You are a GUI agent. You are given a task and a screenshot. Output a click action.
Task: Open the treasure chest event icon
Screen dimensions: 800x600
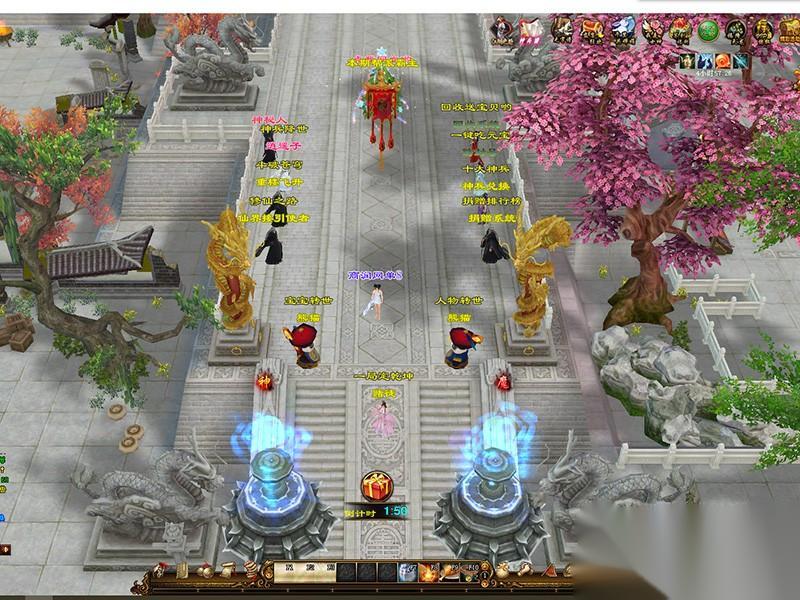tap(592, 29)
